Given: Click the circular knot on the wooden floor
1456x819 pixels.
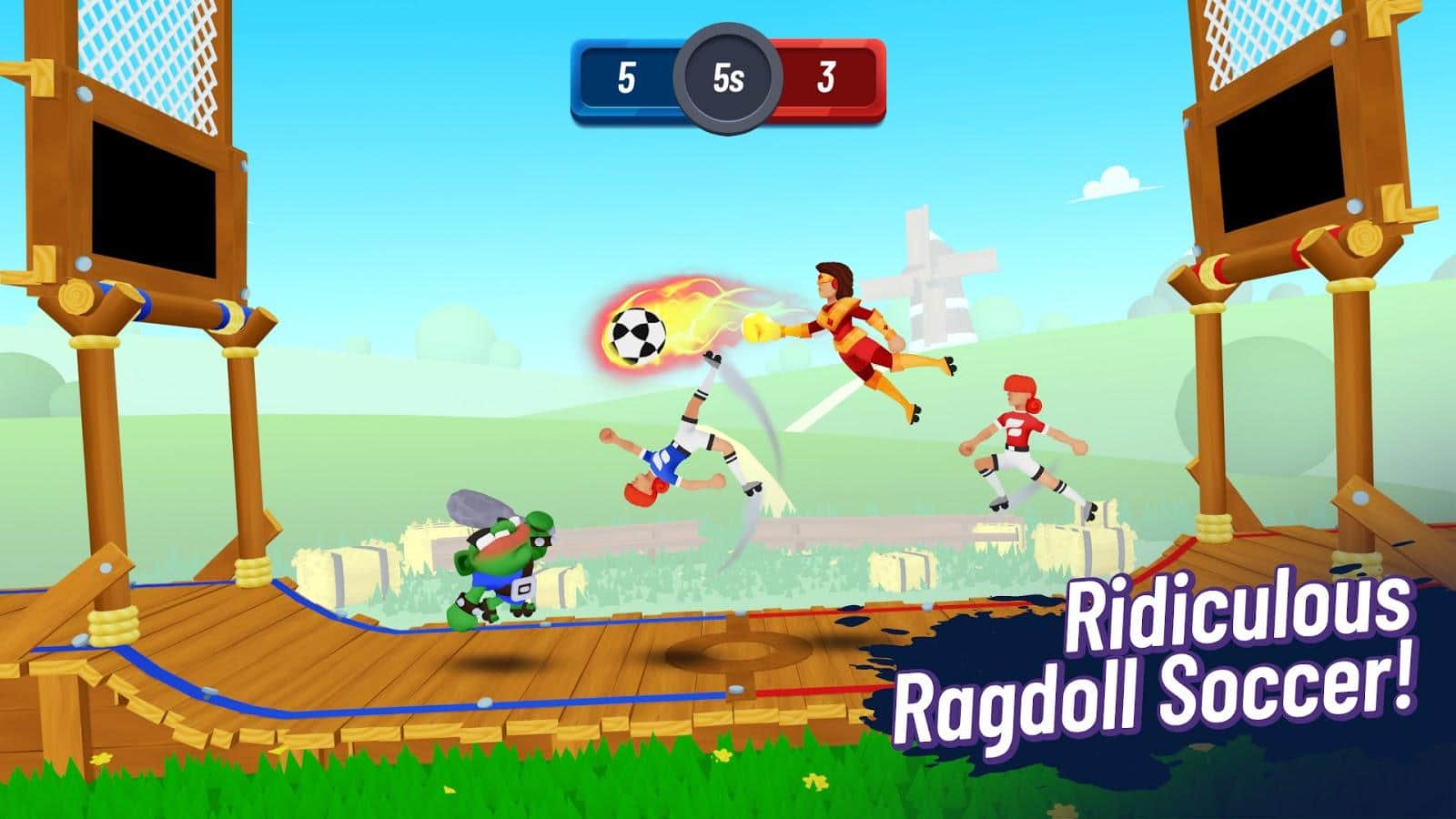Looking at the screenshot, I should click(x=731, y=650).
